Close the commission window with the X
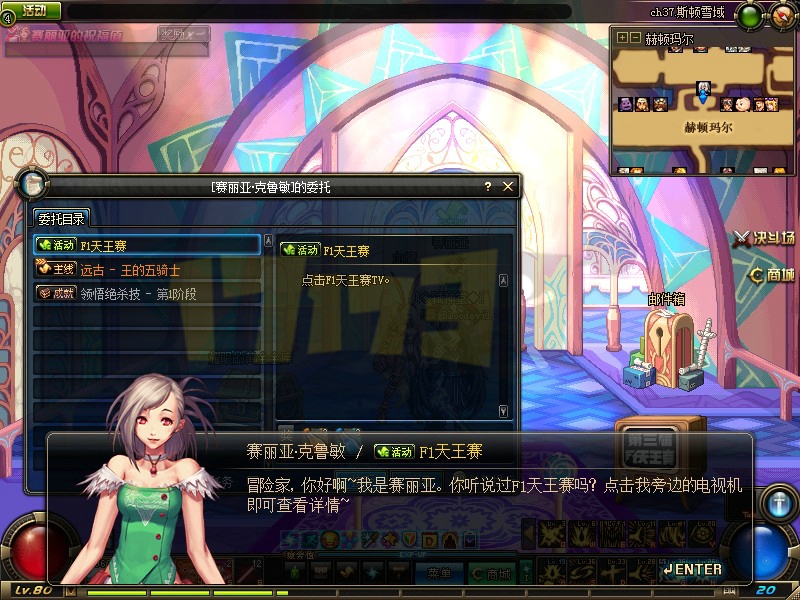 point(508,186)
